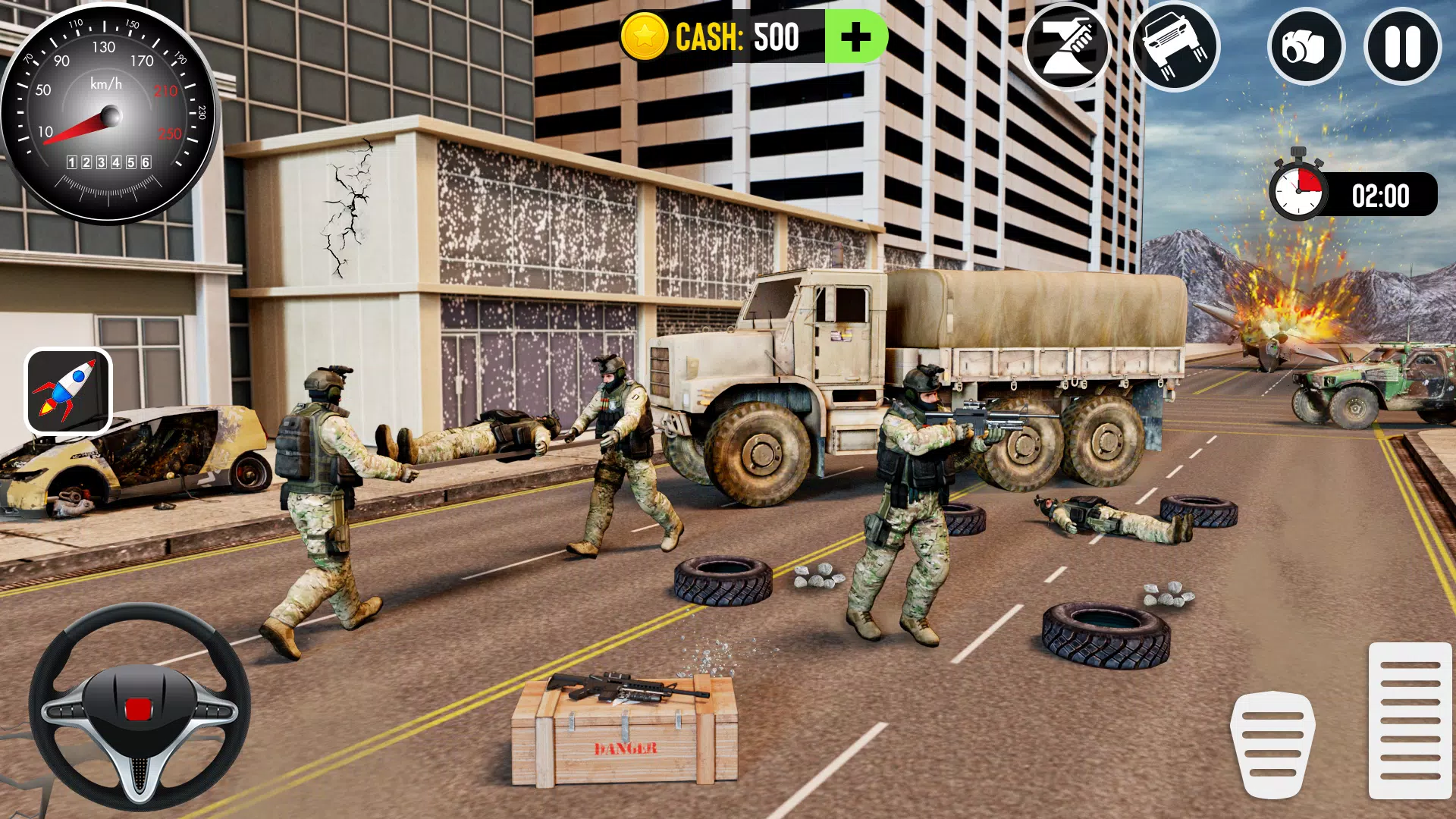Image resolution: width=1456 pixels, height=819 pixels.
Task: Tap the gold coin cash icon
Action: [x=644, y=34]
